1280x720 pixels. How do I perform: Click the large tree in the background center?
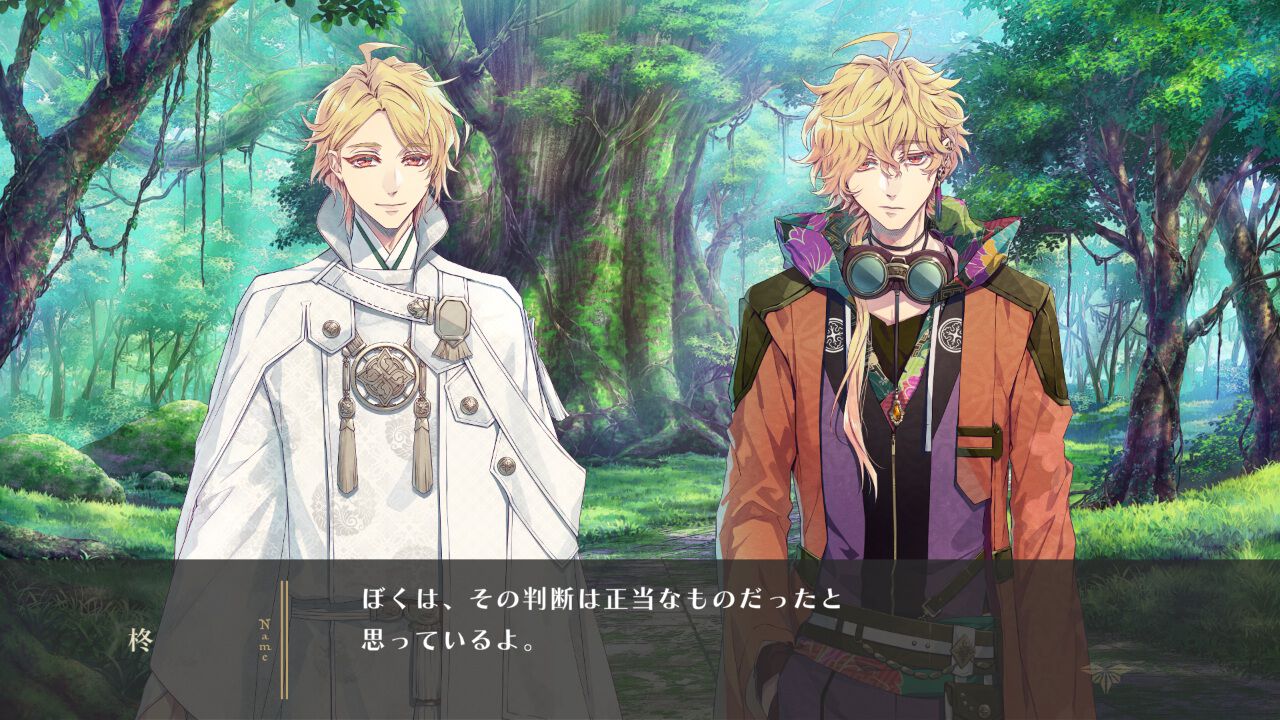(x=620, y=250)
